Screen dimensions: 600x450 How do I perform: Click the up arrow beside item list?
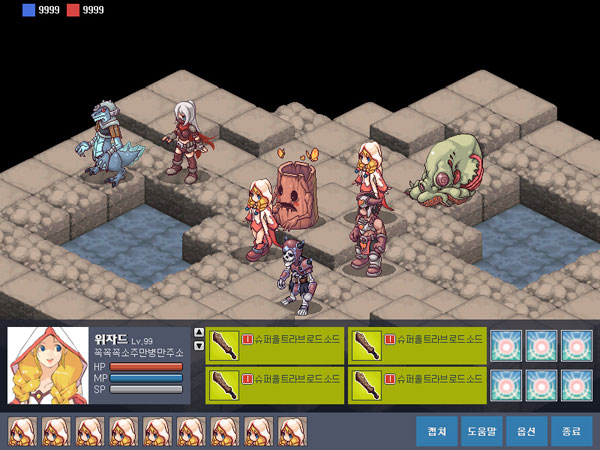199,333
